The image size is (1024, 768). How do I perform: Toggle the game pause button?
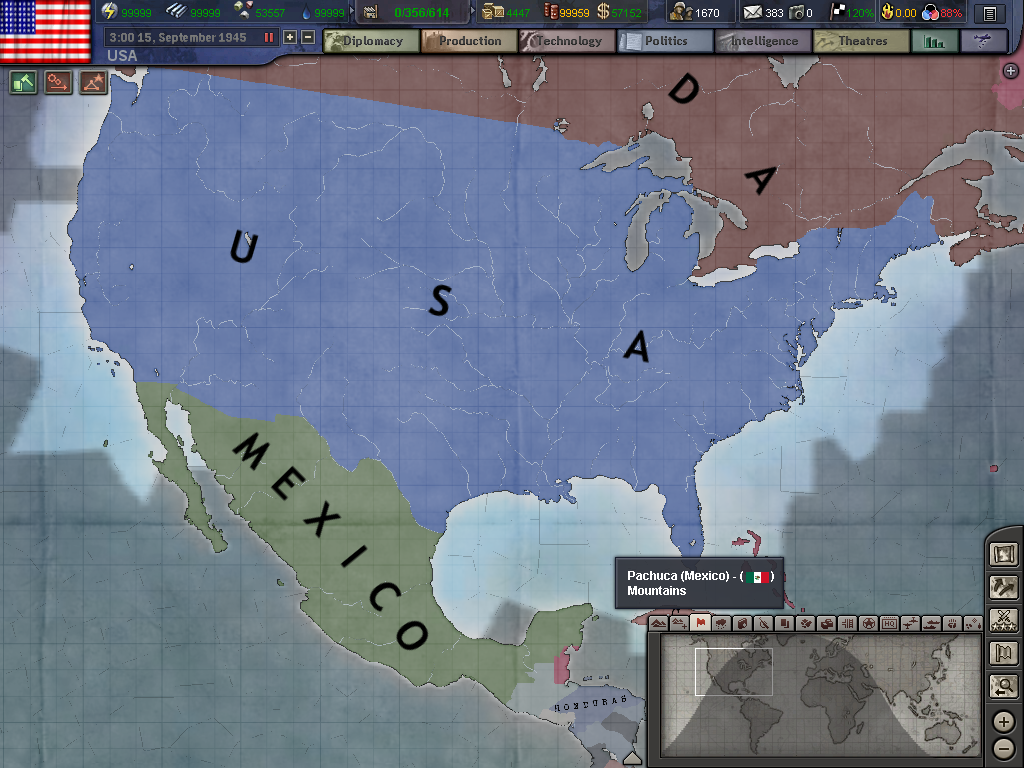click(x=268, y=37)
